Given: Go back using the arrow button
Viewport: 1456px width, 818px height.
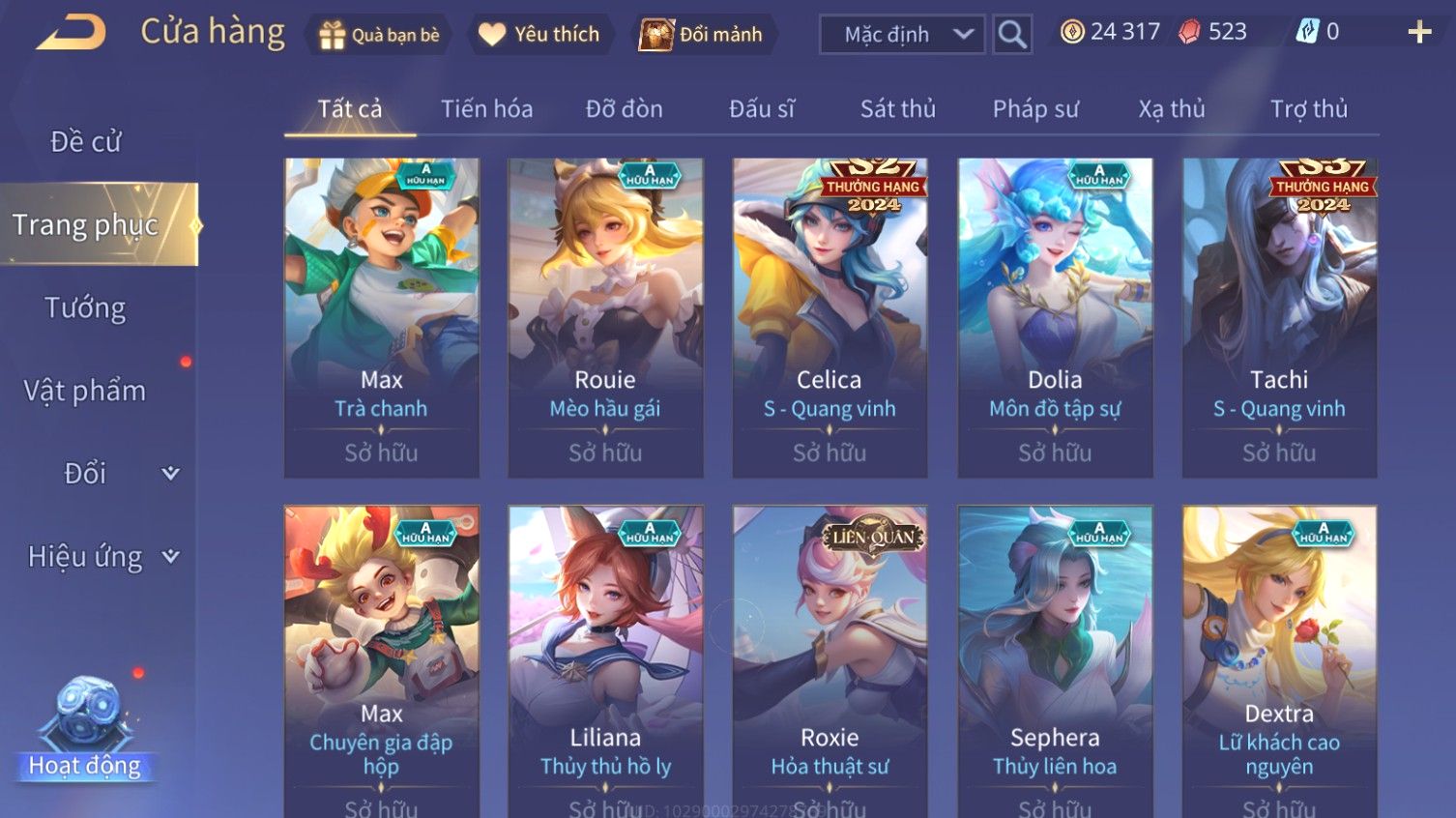Looking at the screenshot, I should 72,34.
